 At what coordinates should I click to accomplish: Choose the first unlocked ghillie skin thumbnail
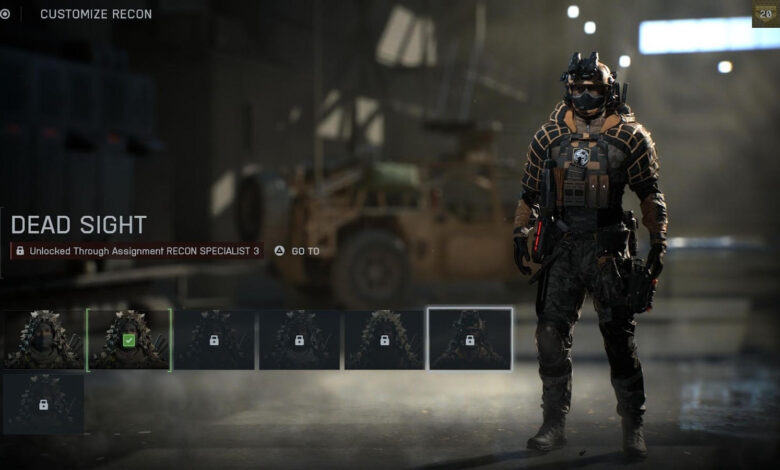point(43,340)
